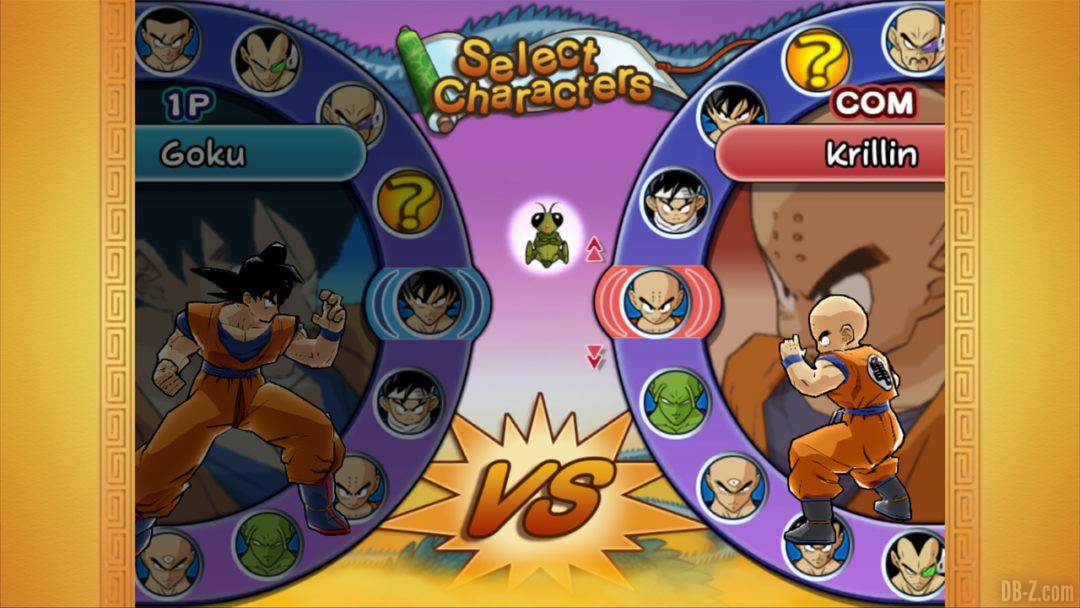Pick Piccolo from the 1P wheel

(x=267, y=543)
